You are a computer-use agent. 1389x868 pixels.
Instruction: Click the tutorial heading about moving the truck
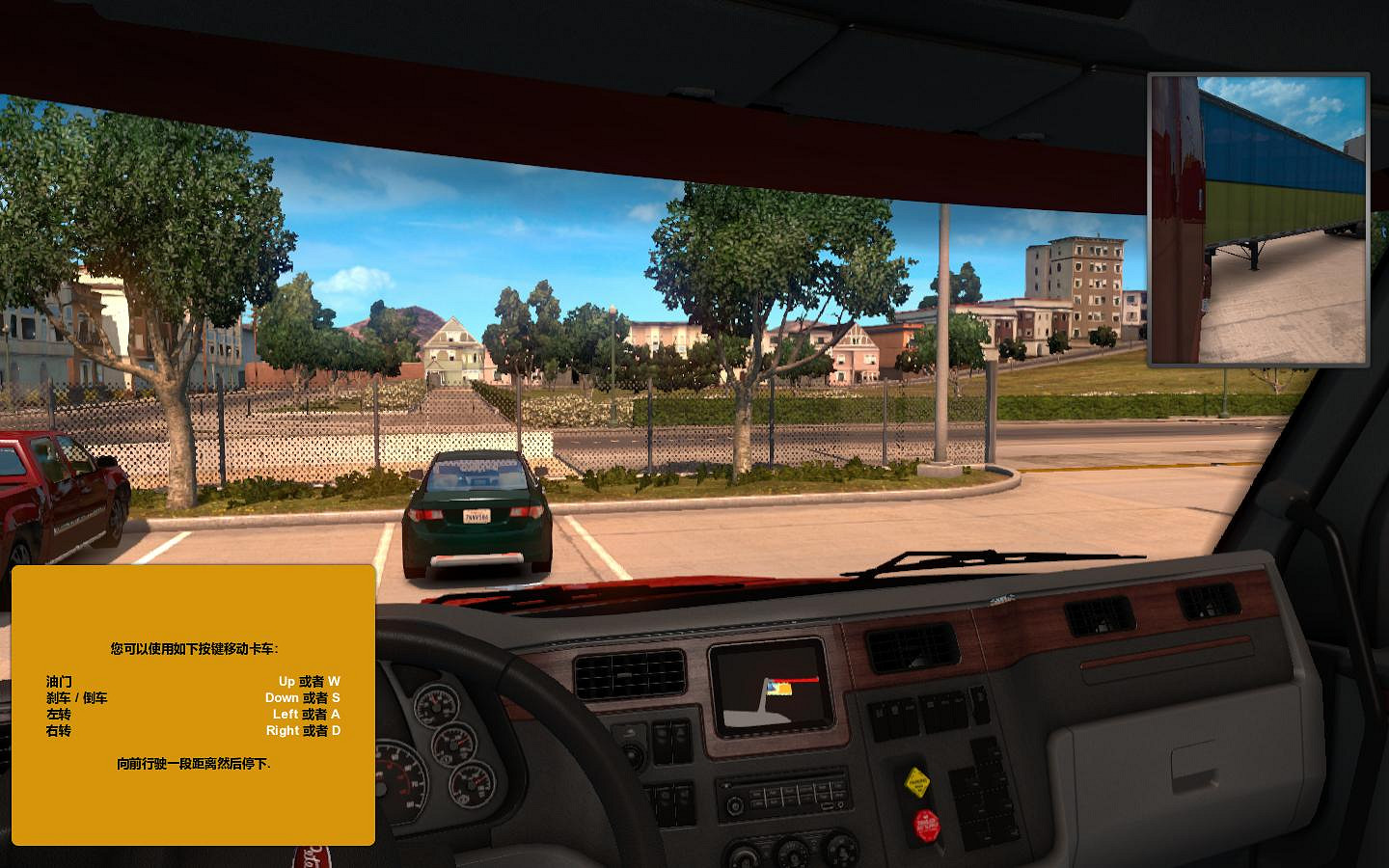[x=193, y=648]
